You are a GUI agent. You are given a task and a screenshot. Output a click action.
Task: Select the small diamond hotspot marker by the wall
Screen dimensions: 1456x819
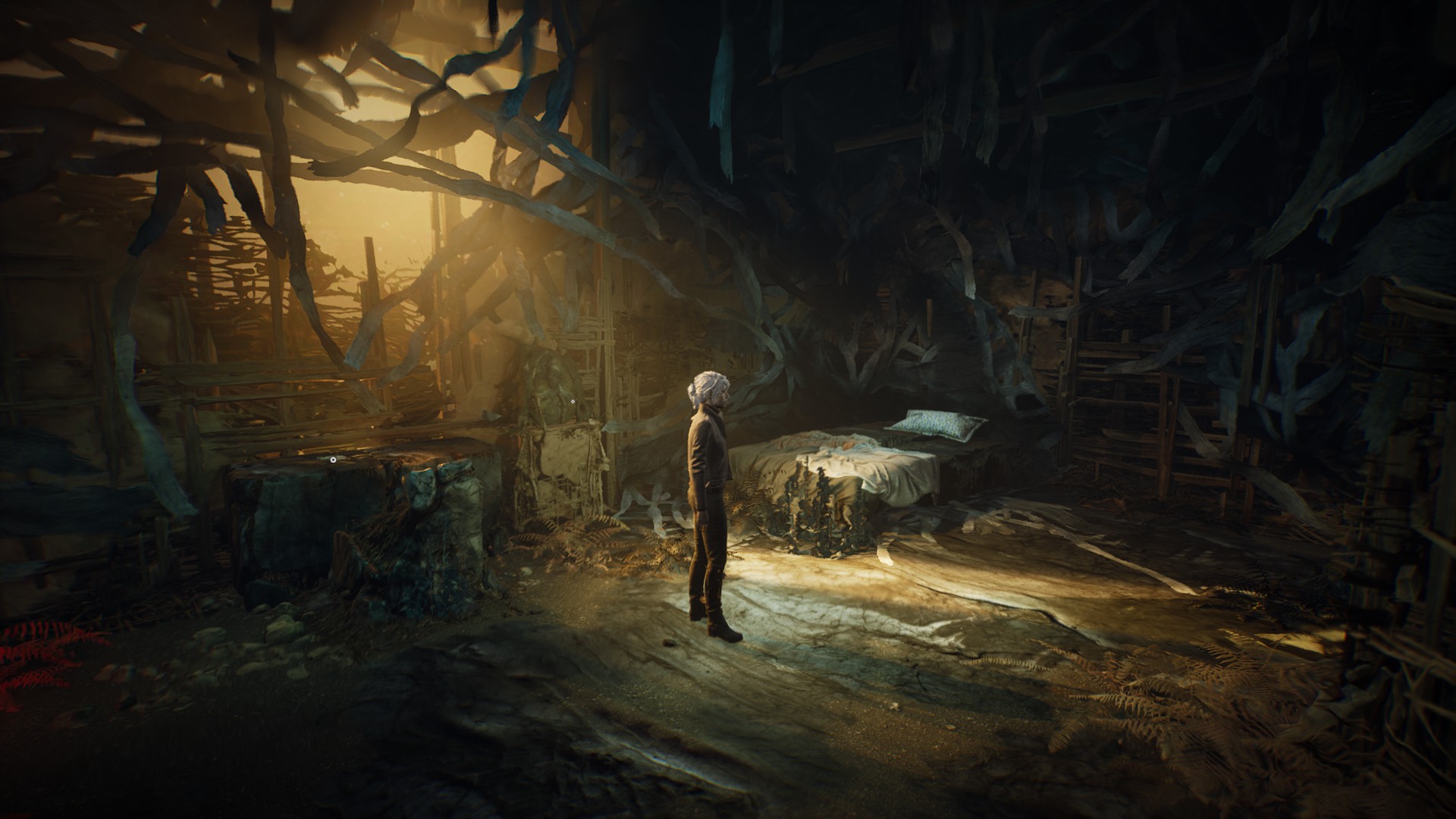pos(573,400)
